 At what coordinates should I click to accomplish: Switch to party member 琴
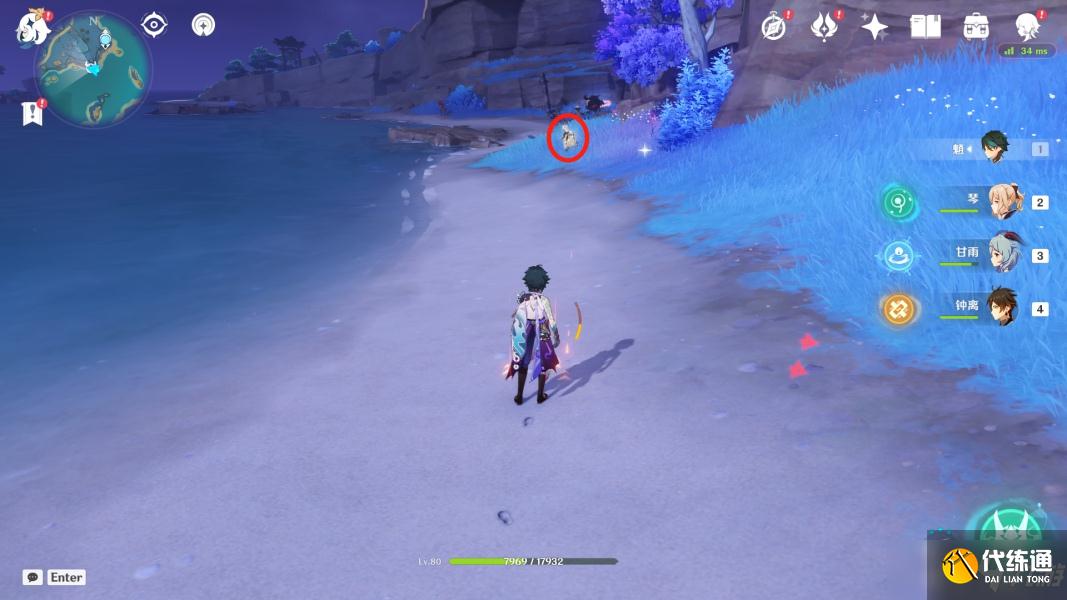[x=1003, y=201]
